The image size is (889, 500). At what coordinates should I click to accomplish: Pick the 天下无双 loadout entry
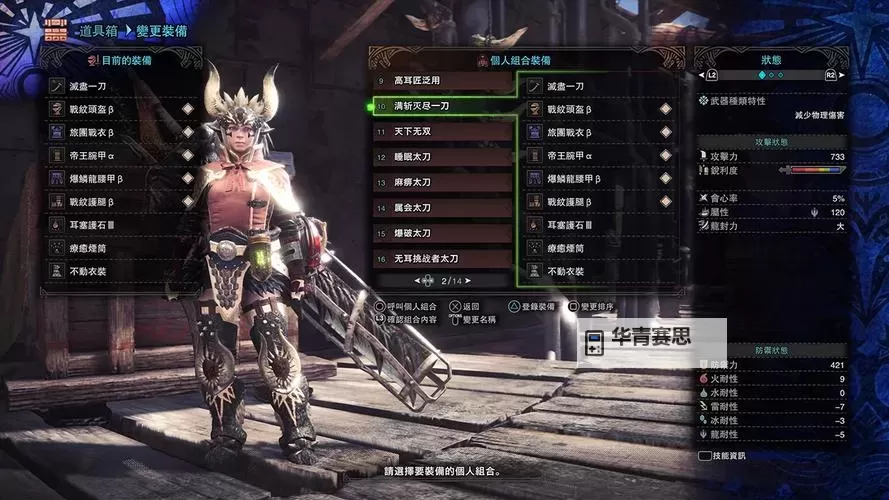[442, 131]
